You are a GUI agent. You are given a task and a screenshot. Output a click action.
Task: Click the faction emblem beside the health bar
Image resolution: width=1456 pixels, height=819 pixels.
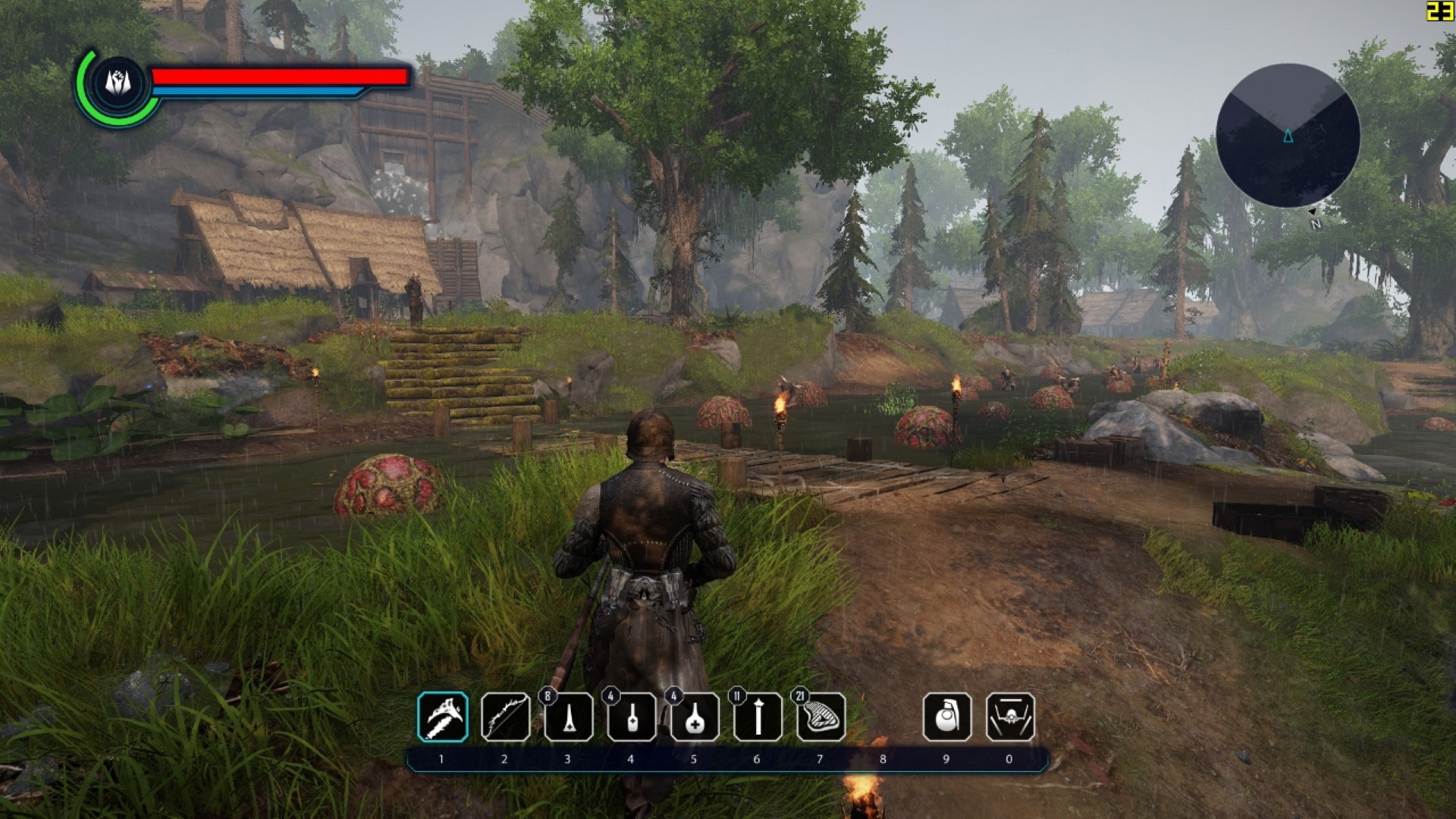(120, 82)
